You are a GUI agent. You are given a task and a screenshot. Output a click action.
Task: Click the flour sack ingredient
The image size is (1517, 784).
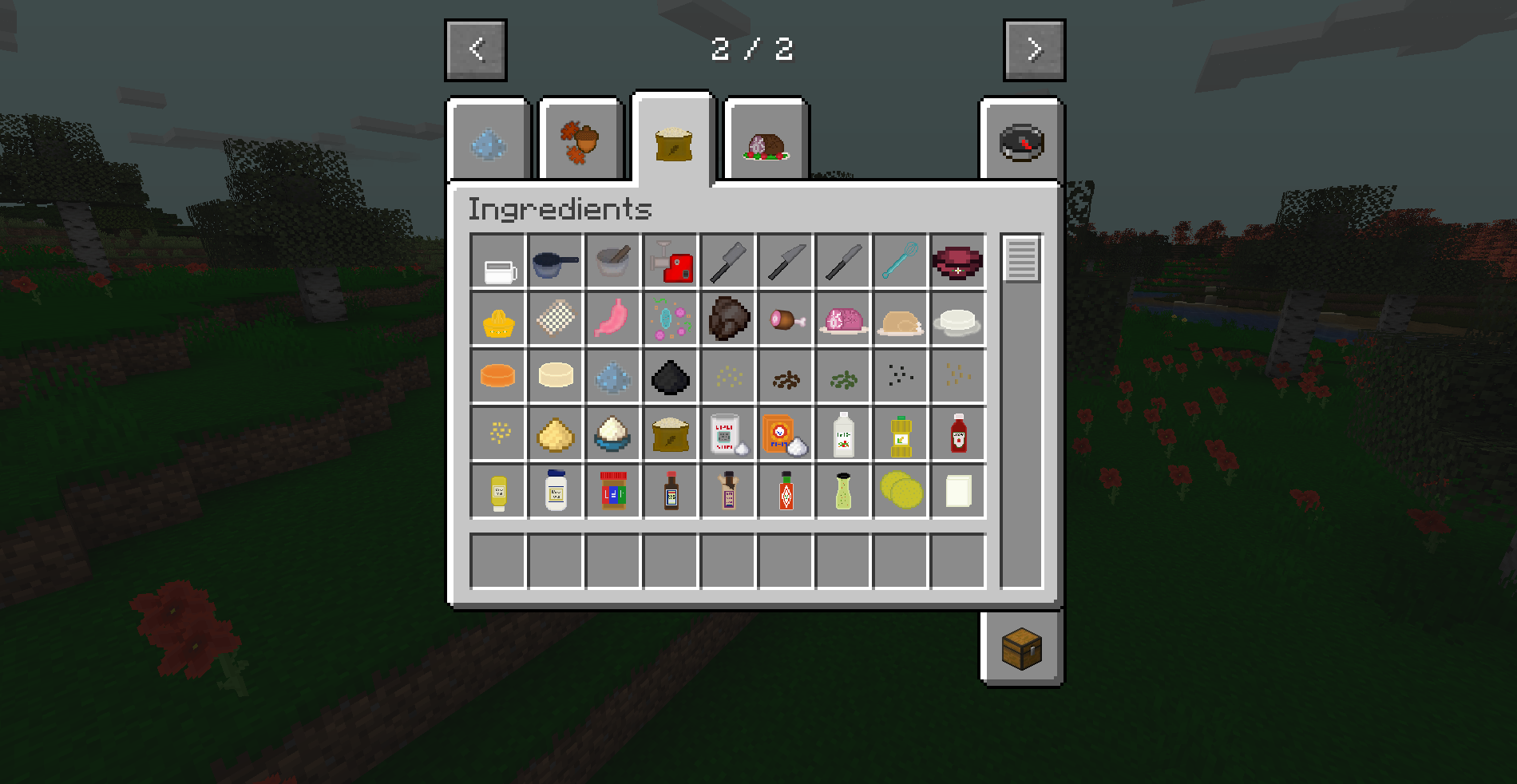(671, 434)
